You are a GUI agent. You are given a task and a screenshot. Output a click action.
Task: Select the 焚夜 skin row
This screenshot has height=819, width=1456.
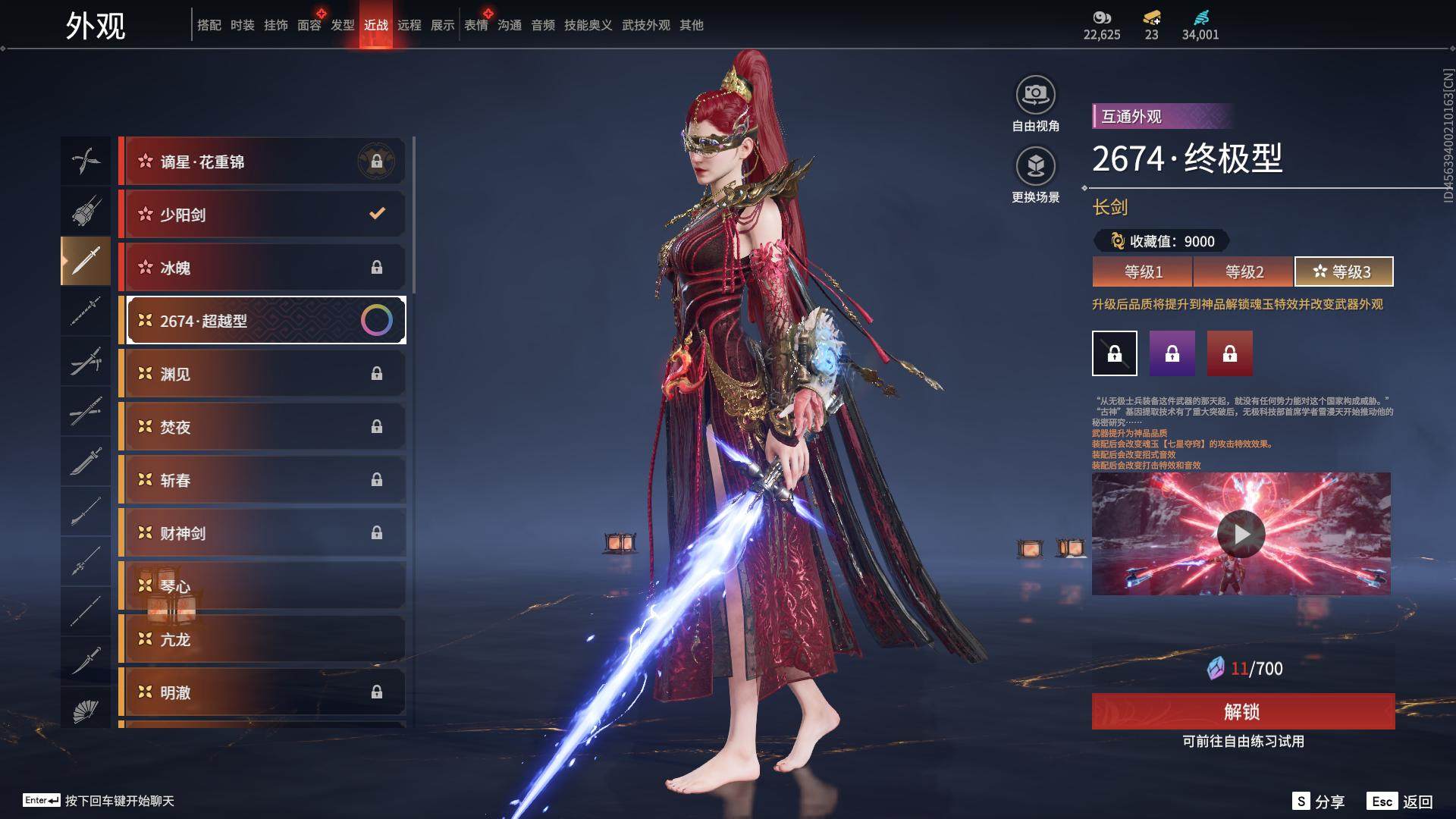(262, 427)
